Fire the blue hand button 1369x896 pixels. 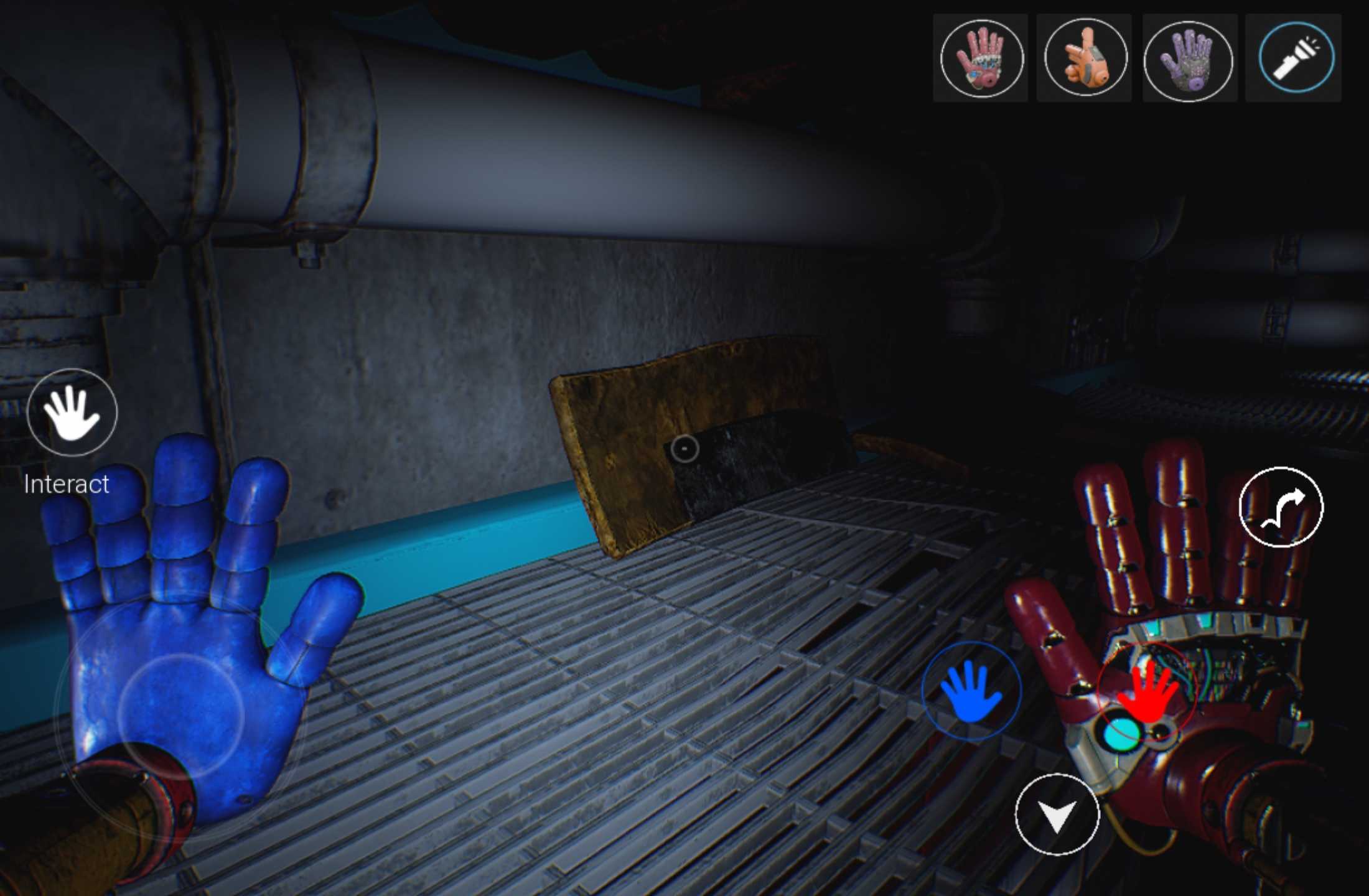pyautogui.click(x=971, y=691)
